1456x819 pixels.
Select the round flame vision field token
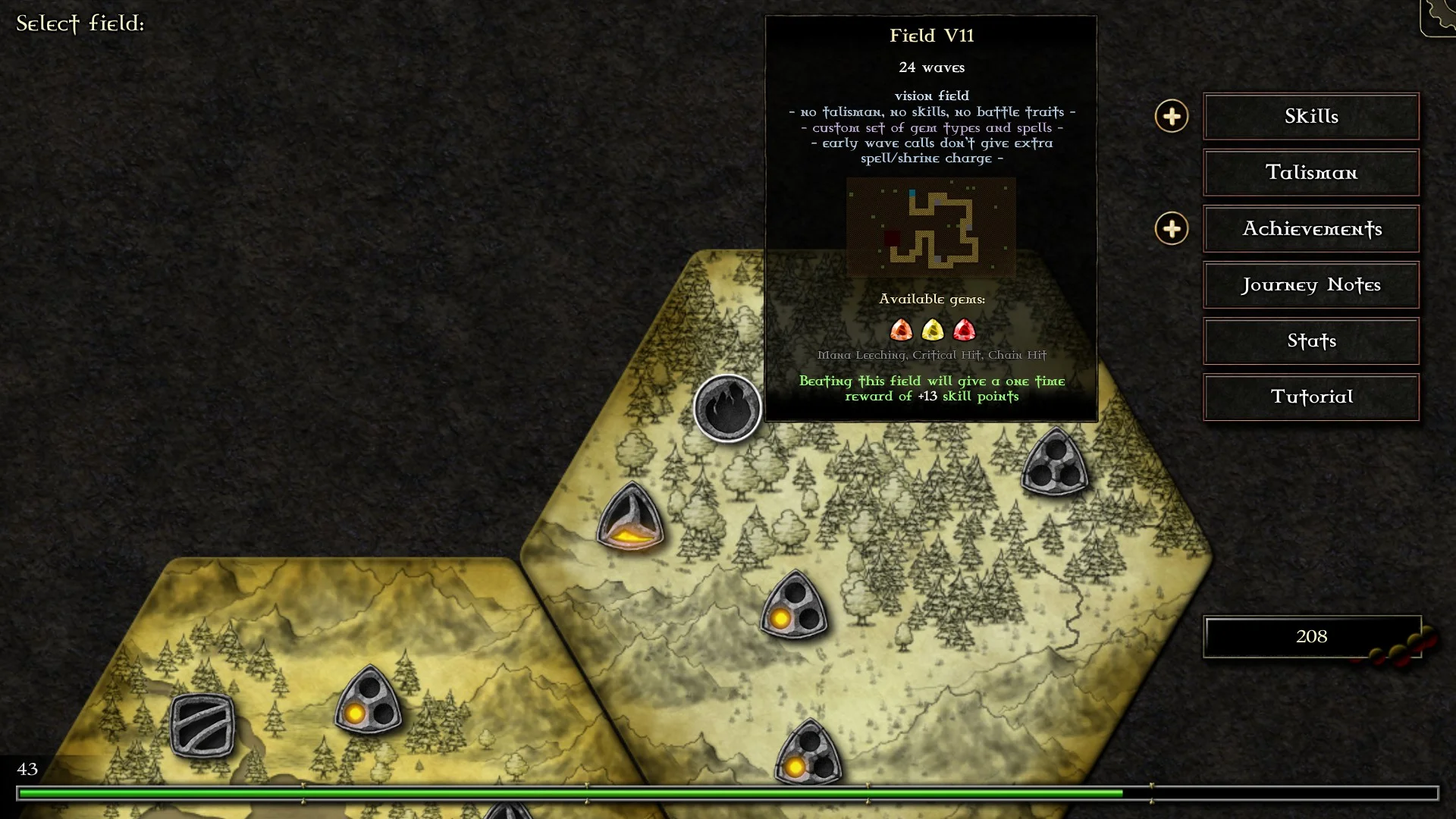click(727, 408)
